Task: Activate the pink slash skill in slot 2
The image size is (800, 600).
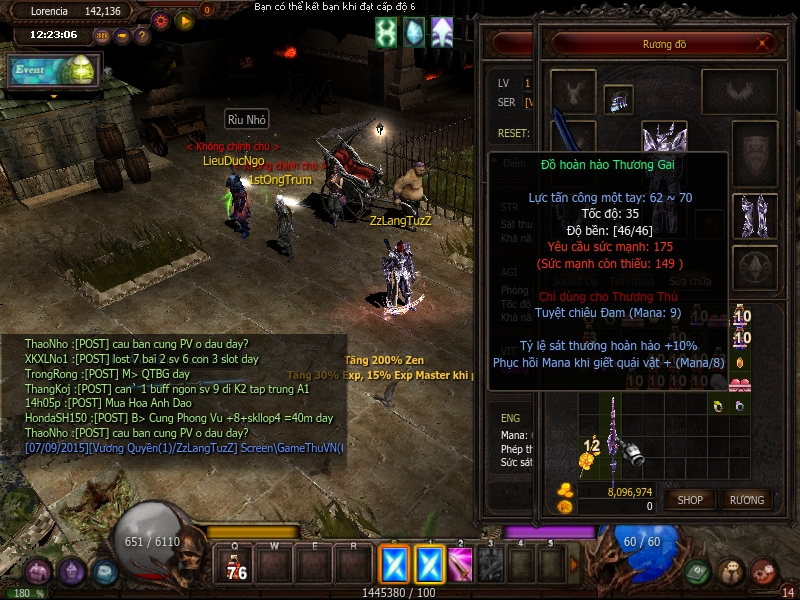Action: coord(460,565)
